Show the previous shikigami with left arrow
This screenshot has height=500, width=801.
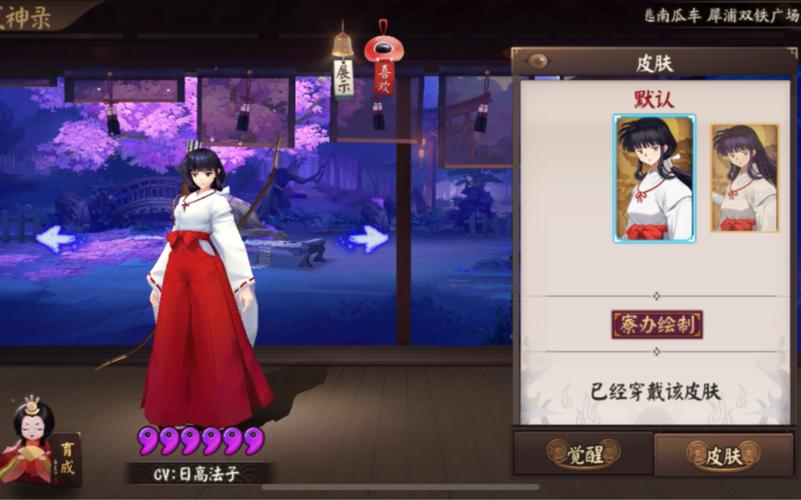pyautogui.click(x=56, y=238)
